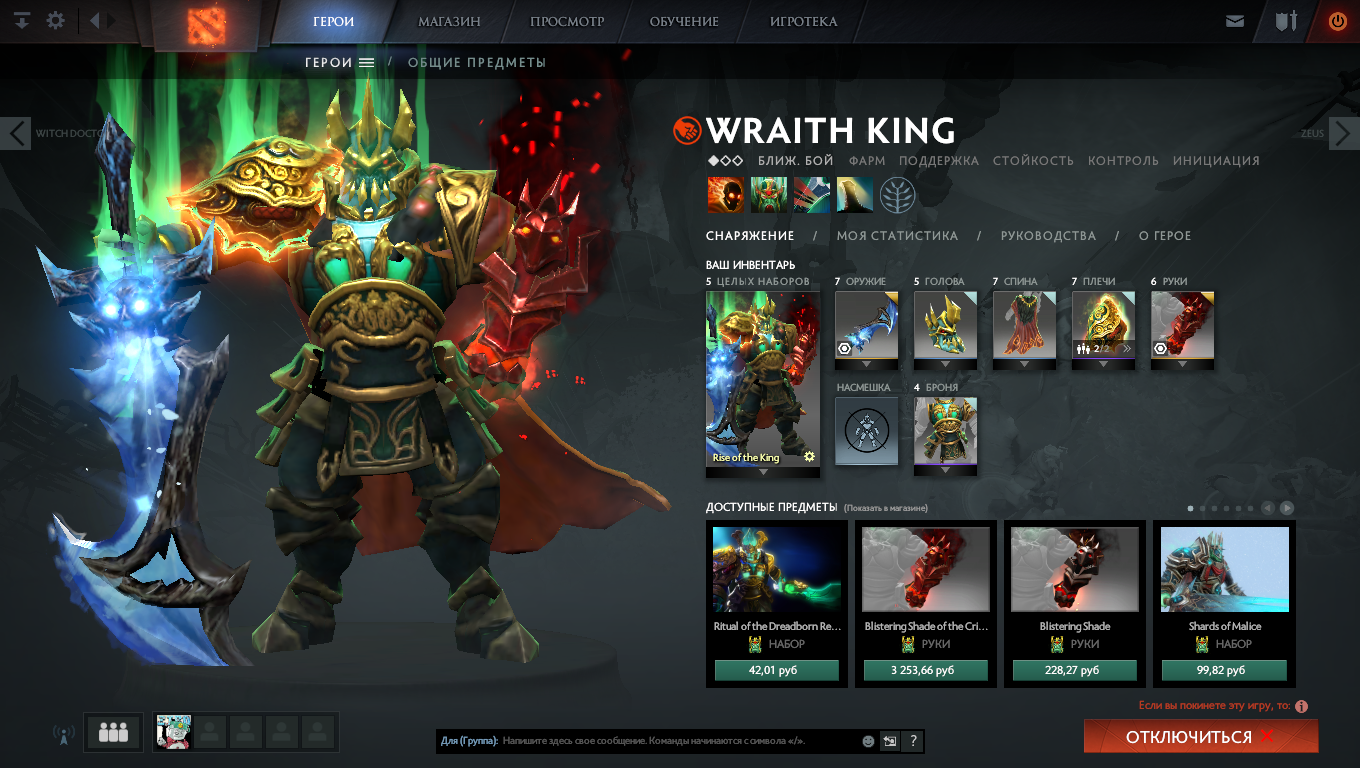
Task: Select the Rise of the King set
Action: (x=762, y=379)
